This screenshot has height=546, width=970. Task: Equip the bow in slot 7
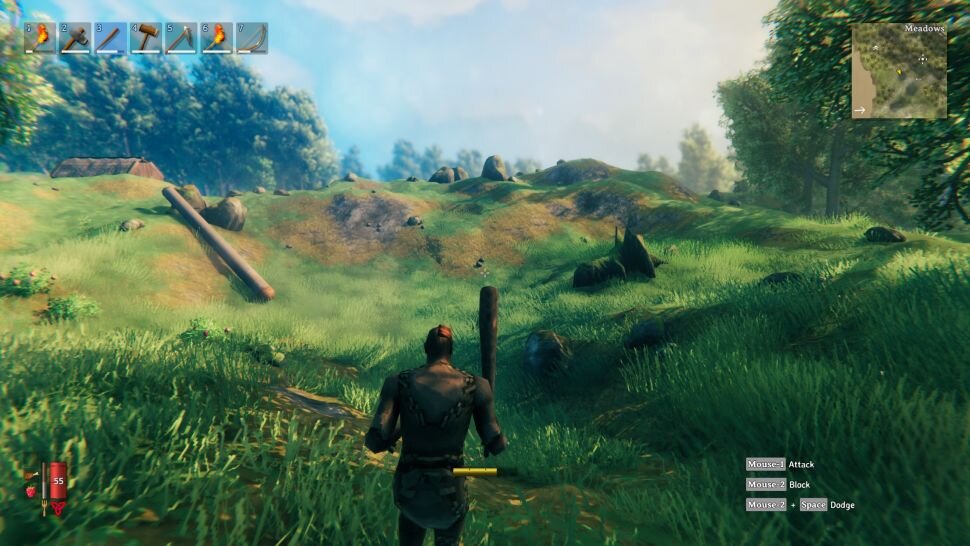[252, 38]
